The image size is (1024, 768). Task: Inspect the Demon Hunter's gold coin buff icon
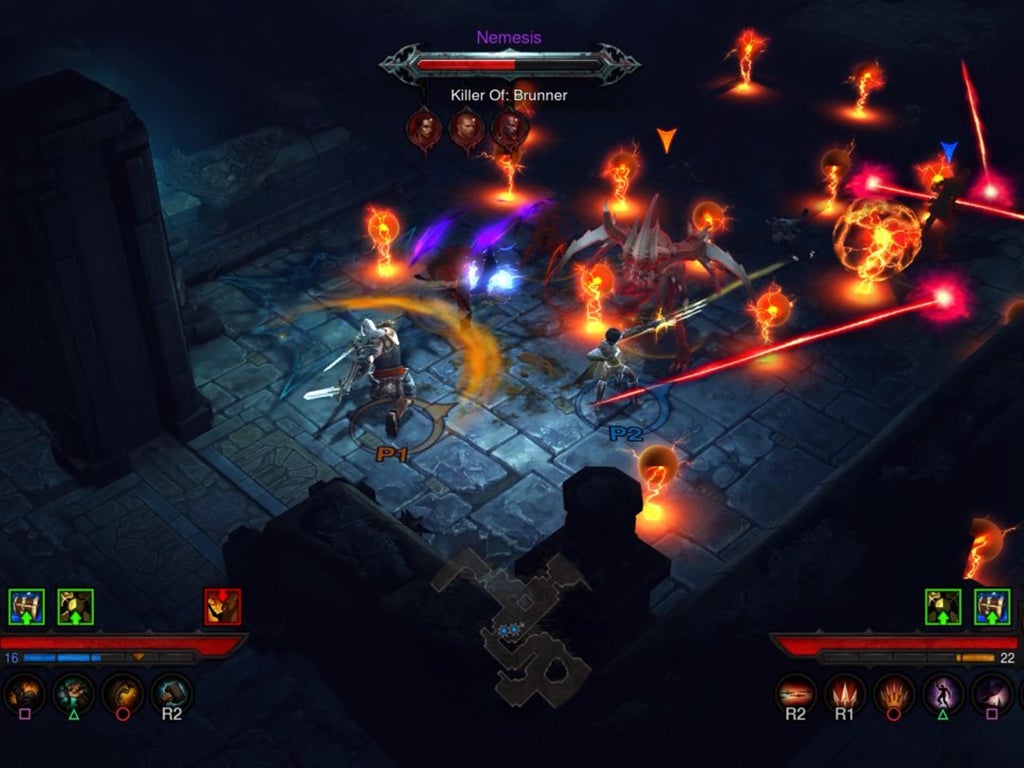click(x=943, y=606)
